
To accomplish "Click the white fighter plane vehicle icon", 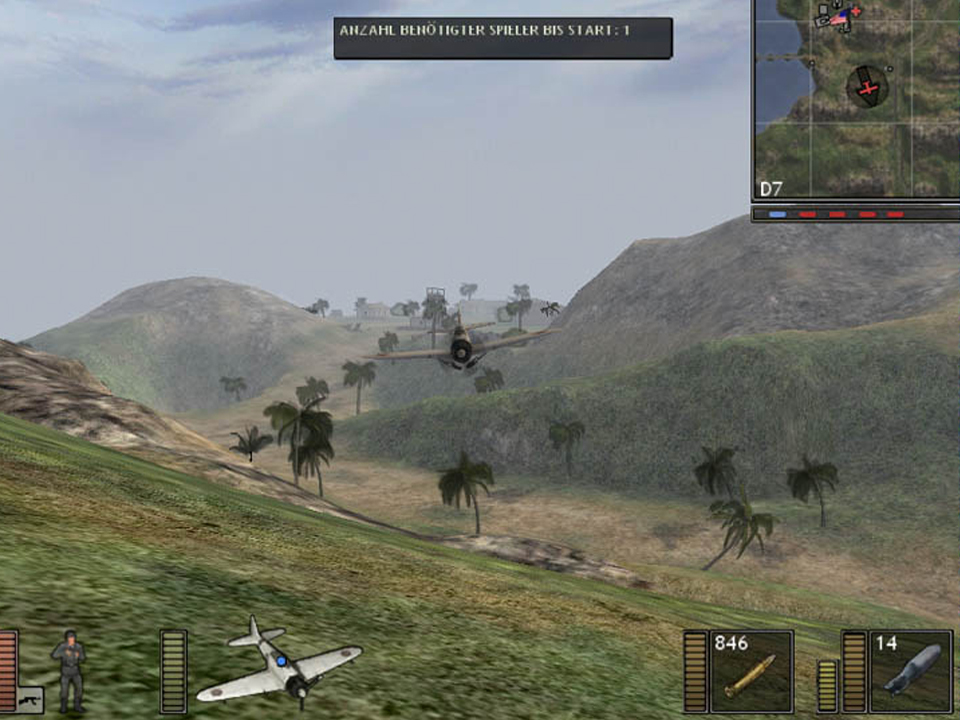I will point(278,662).
